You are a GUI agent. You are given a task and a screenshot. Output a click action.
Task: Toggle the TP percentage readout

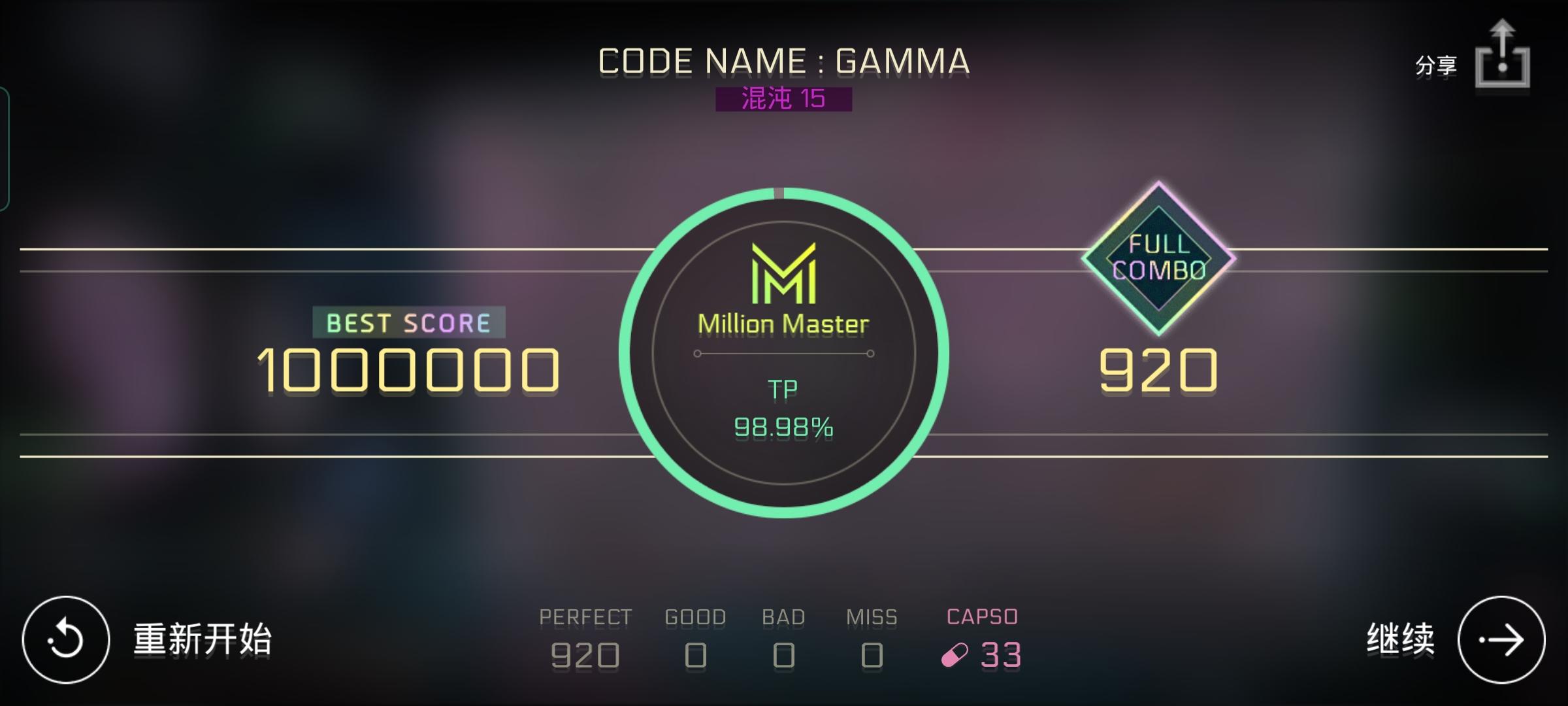782,428
